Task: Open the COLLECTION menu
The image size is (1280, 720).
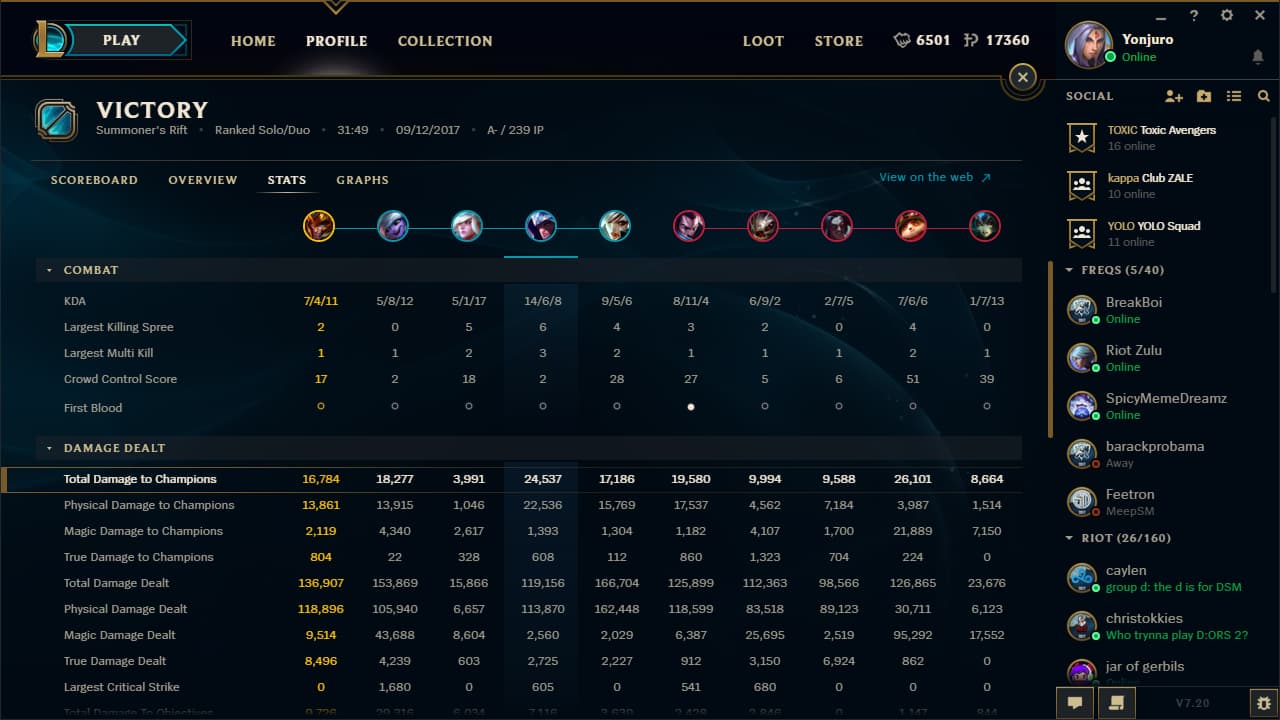Action: (444, 41)
